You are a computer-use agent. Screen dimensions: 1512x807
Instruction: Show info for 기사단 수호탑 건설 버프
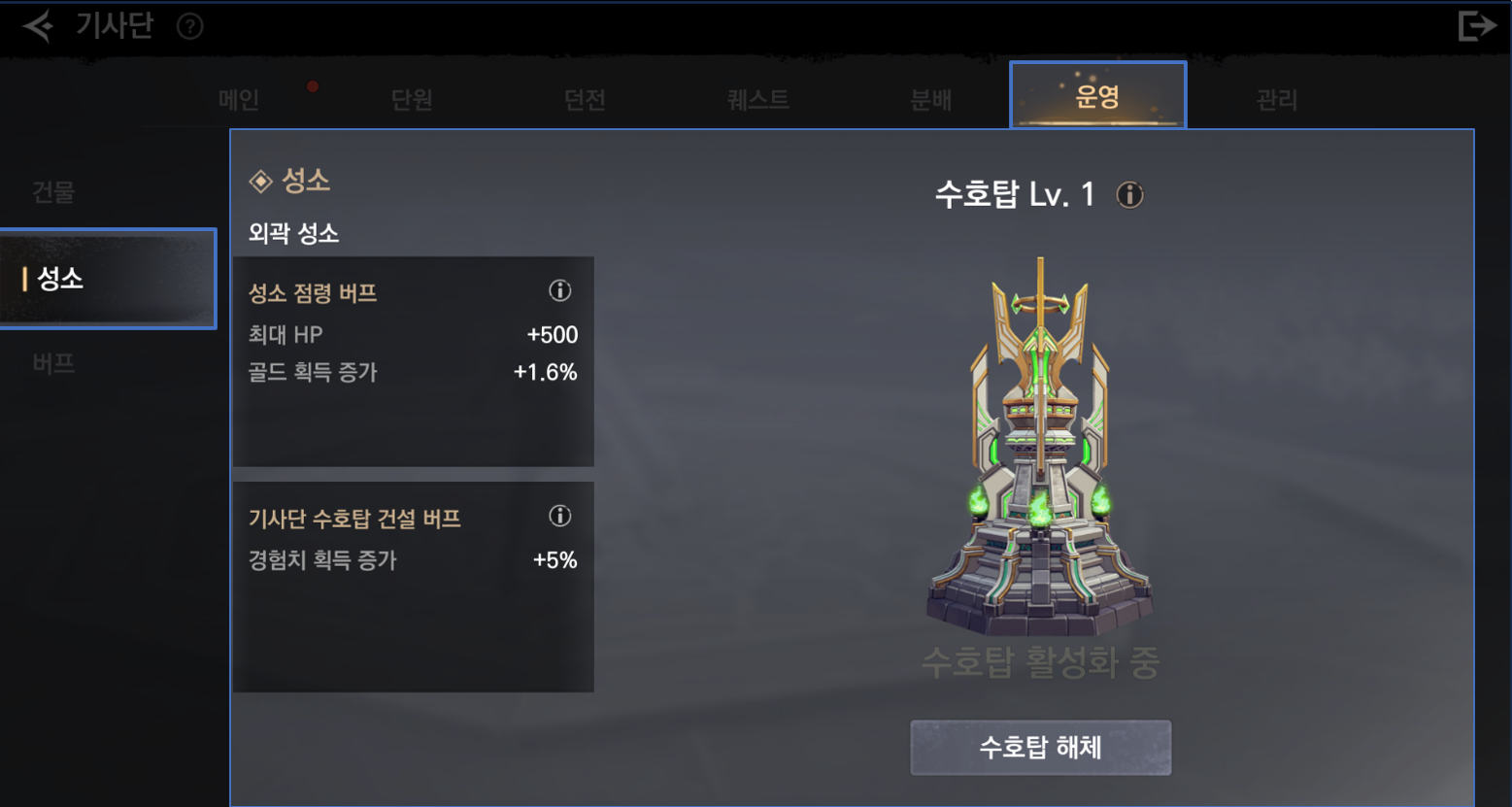point(559,516)
